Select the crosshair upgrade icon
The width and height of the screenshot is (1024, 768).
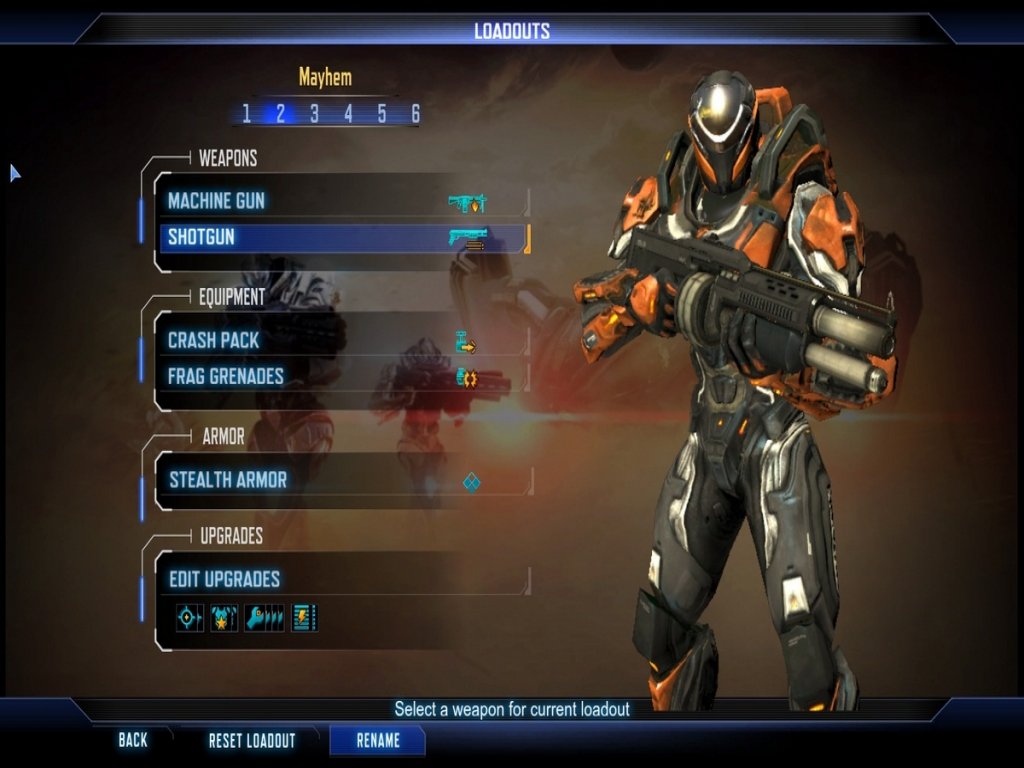click(189, 618)
